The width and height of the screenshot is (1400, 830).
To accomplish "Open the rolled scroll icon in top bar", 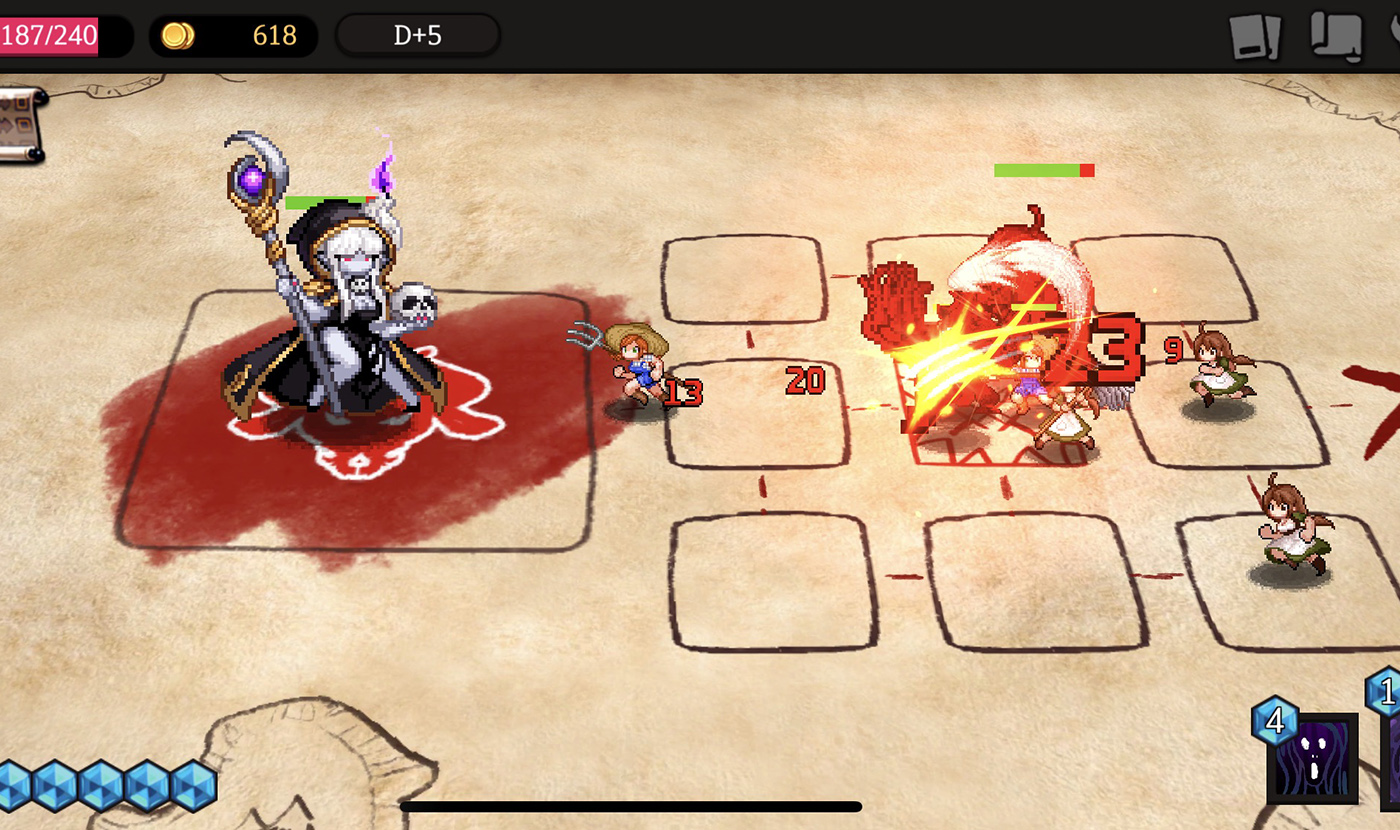I will tap(1337, 37).
